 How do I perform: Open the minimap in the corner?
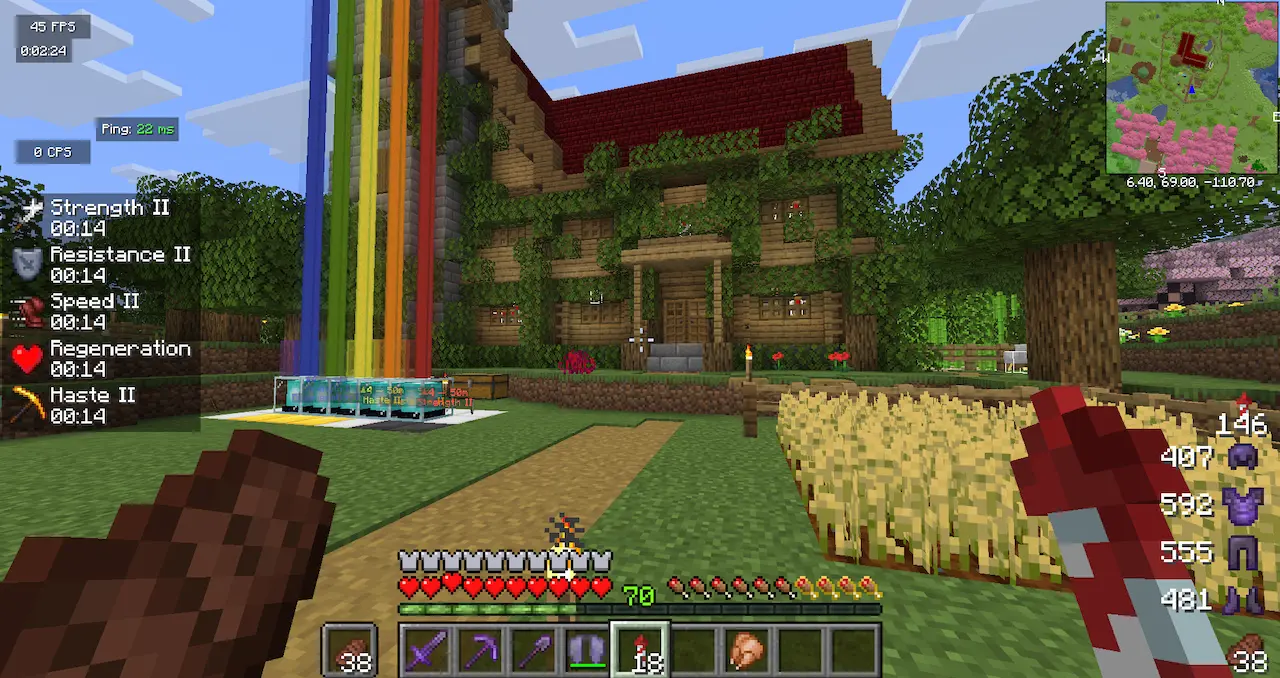pyautogui.click(x=1191, y=88)
